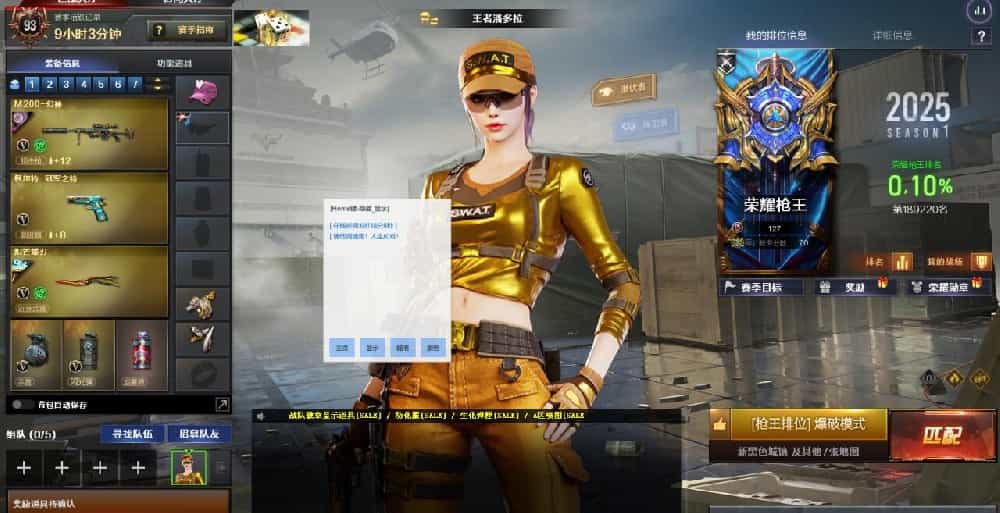Open the 爆破模式 ranked mode selector

coord(798,424)
